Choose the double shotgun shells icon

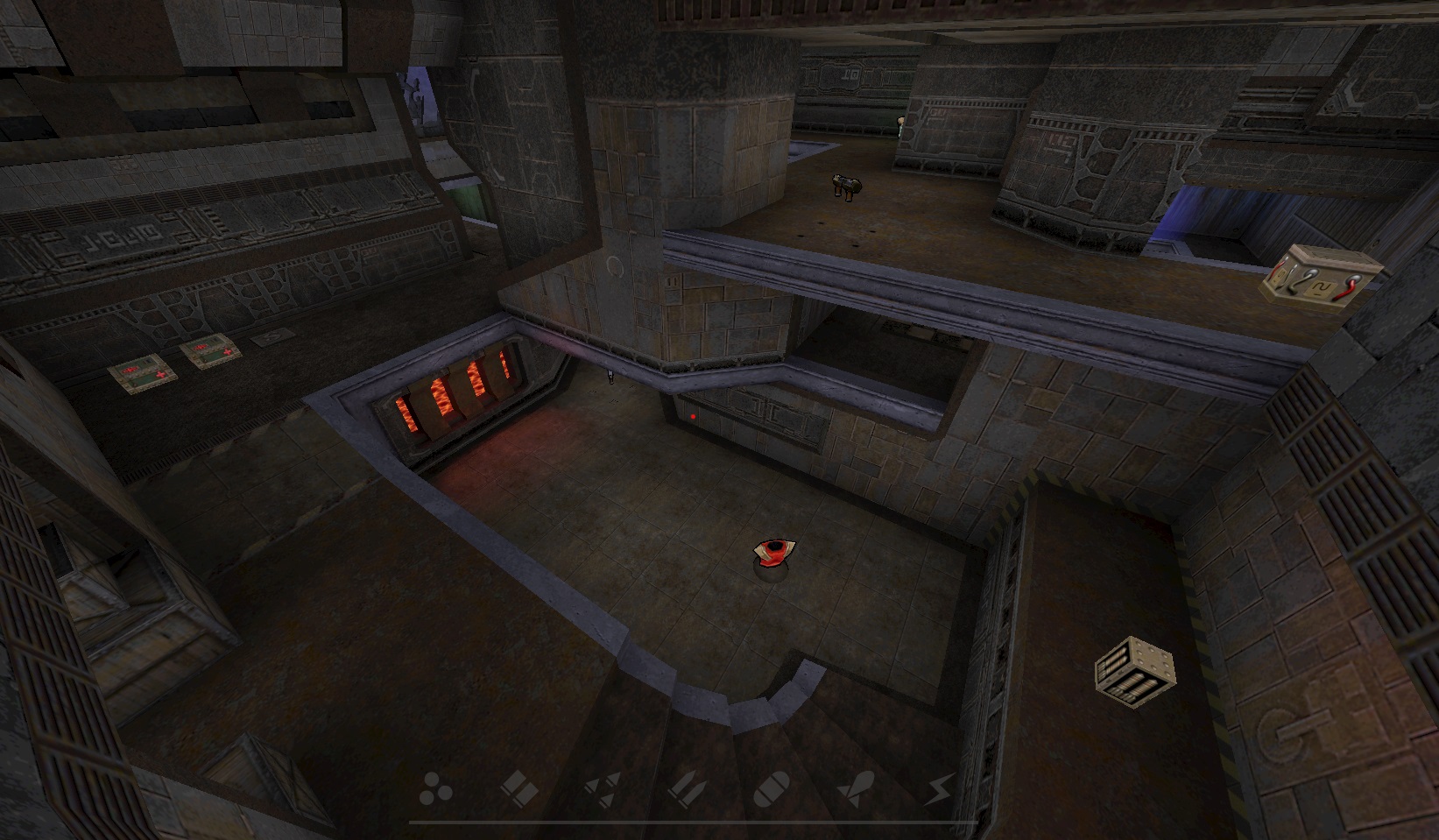(518, 788)
